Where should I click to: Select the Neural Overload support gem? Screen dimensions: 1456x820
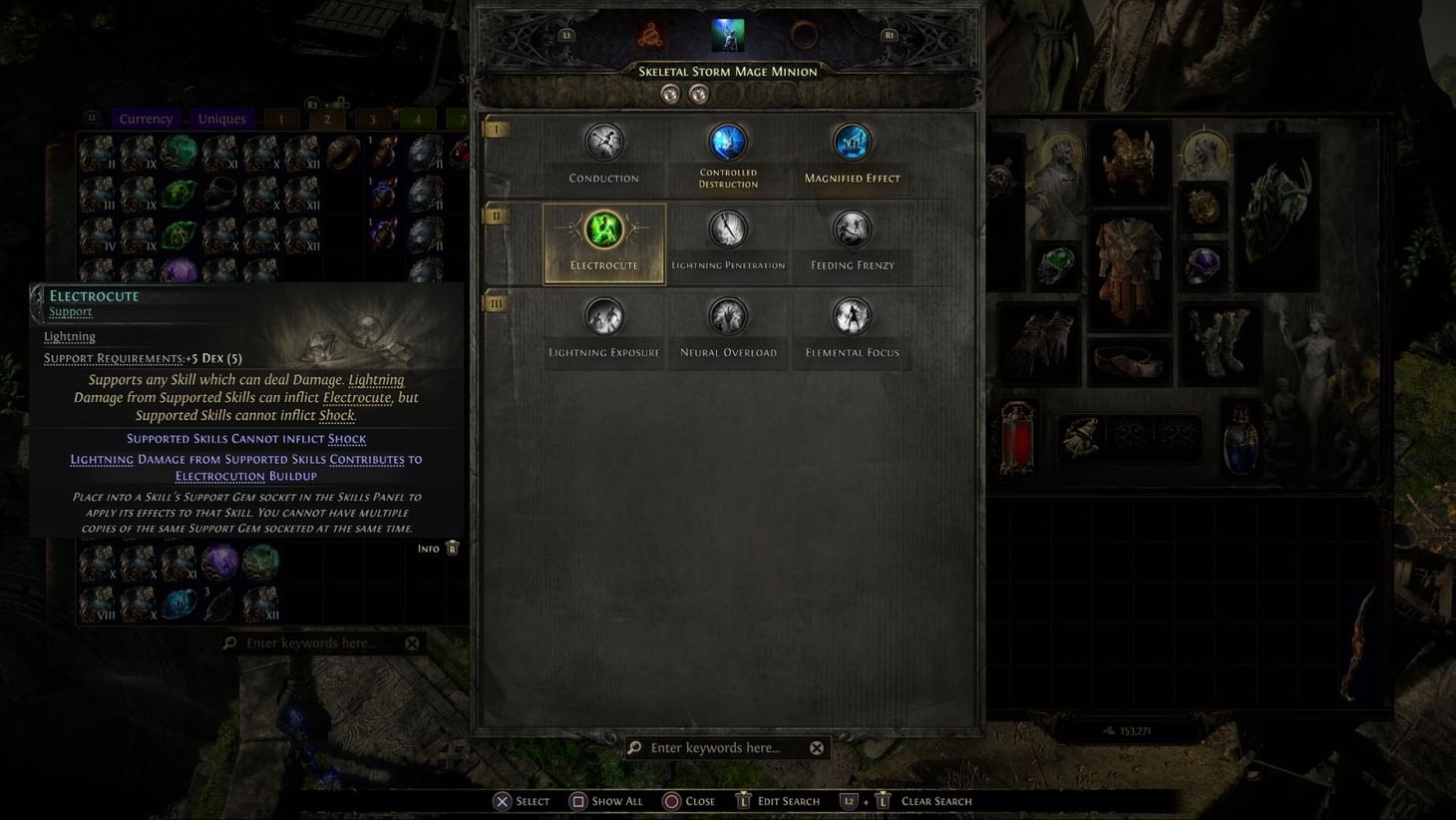pyautogui.click(x=727, y=316)
